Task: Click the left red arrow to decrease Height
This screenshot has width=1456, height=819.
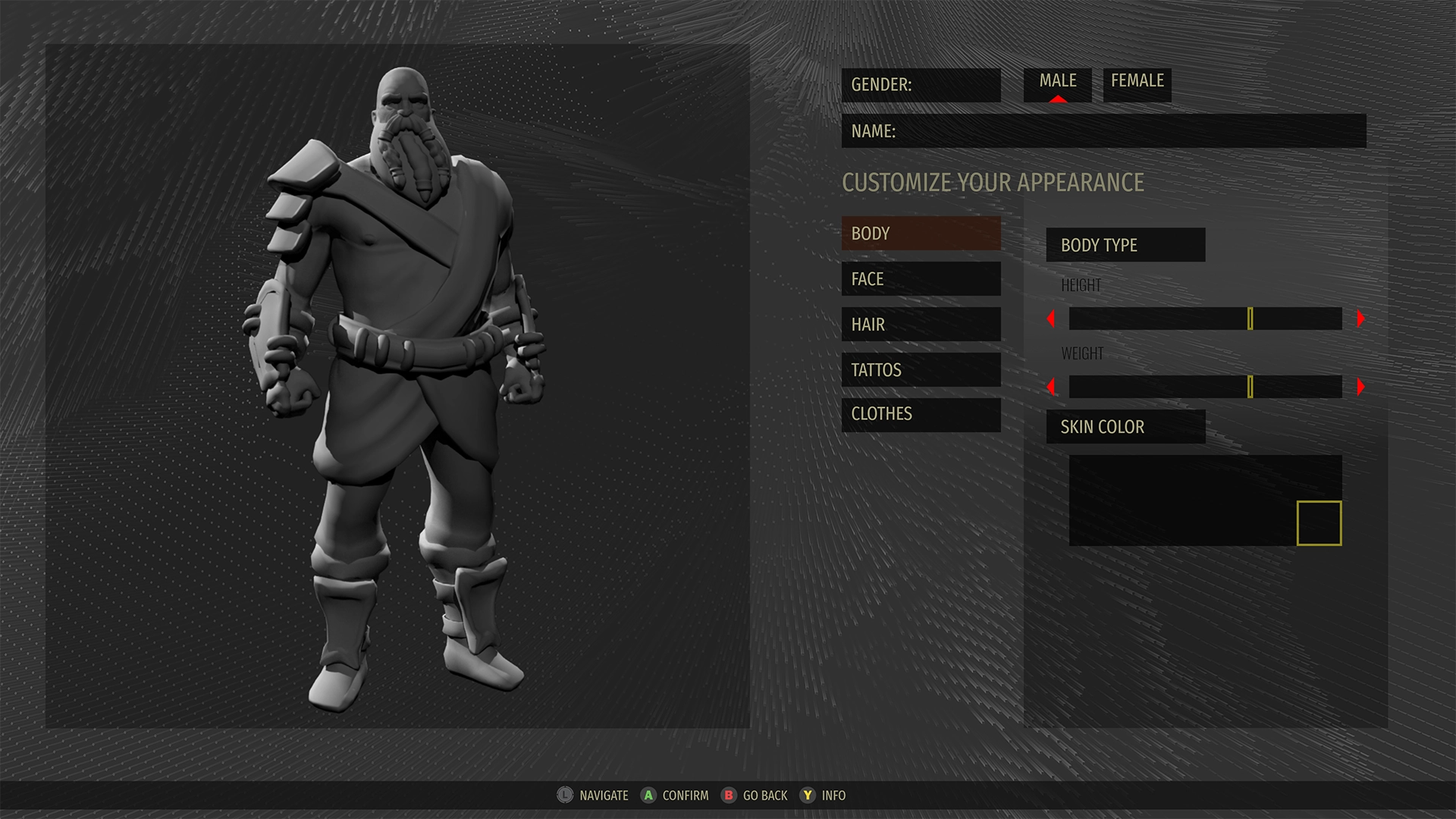Action: pos(1051,319)
